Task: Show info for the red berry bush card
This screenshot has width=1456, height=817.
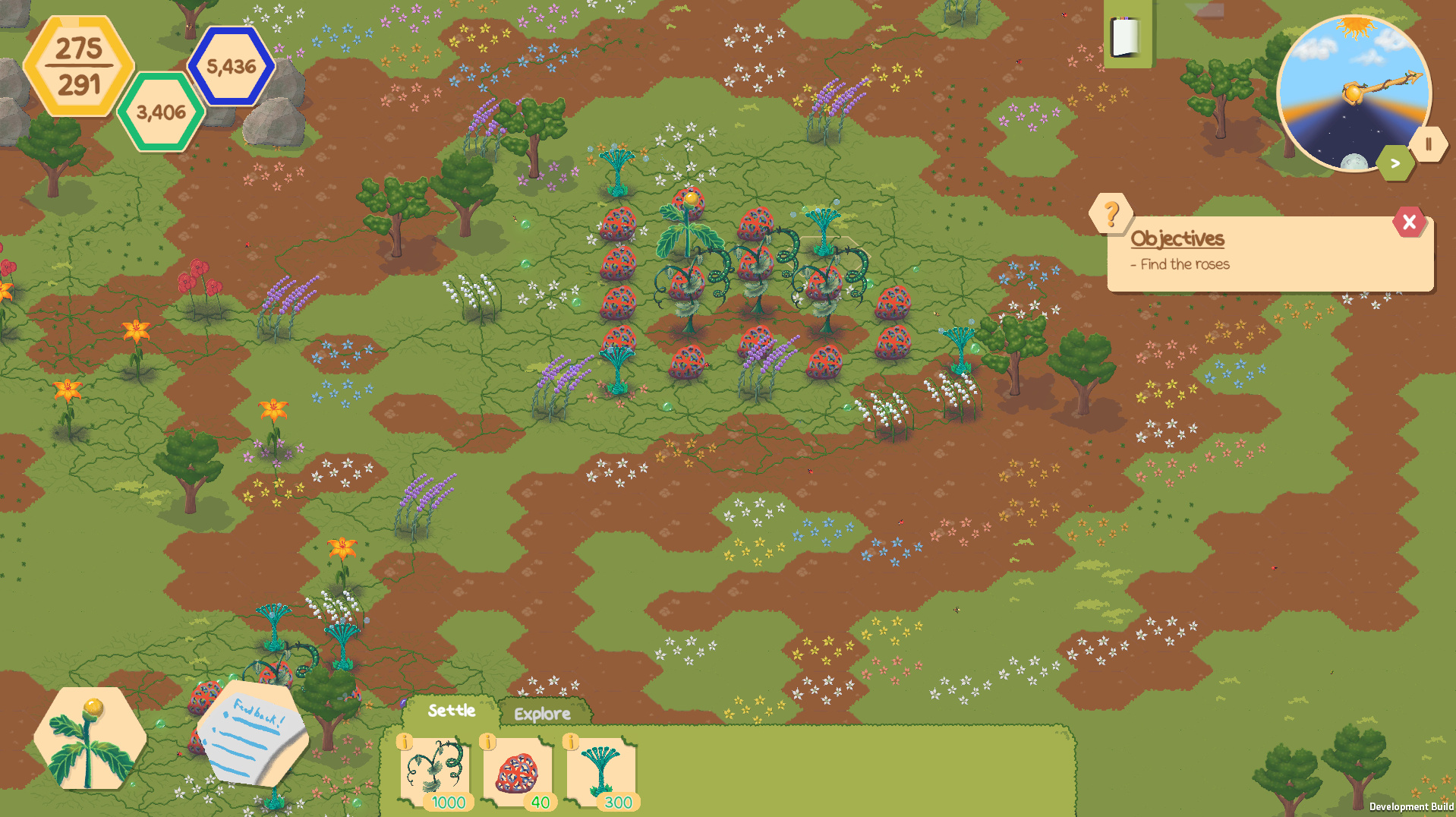Action: [488, 742]
